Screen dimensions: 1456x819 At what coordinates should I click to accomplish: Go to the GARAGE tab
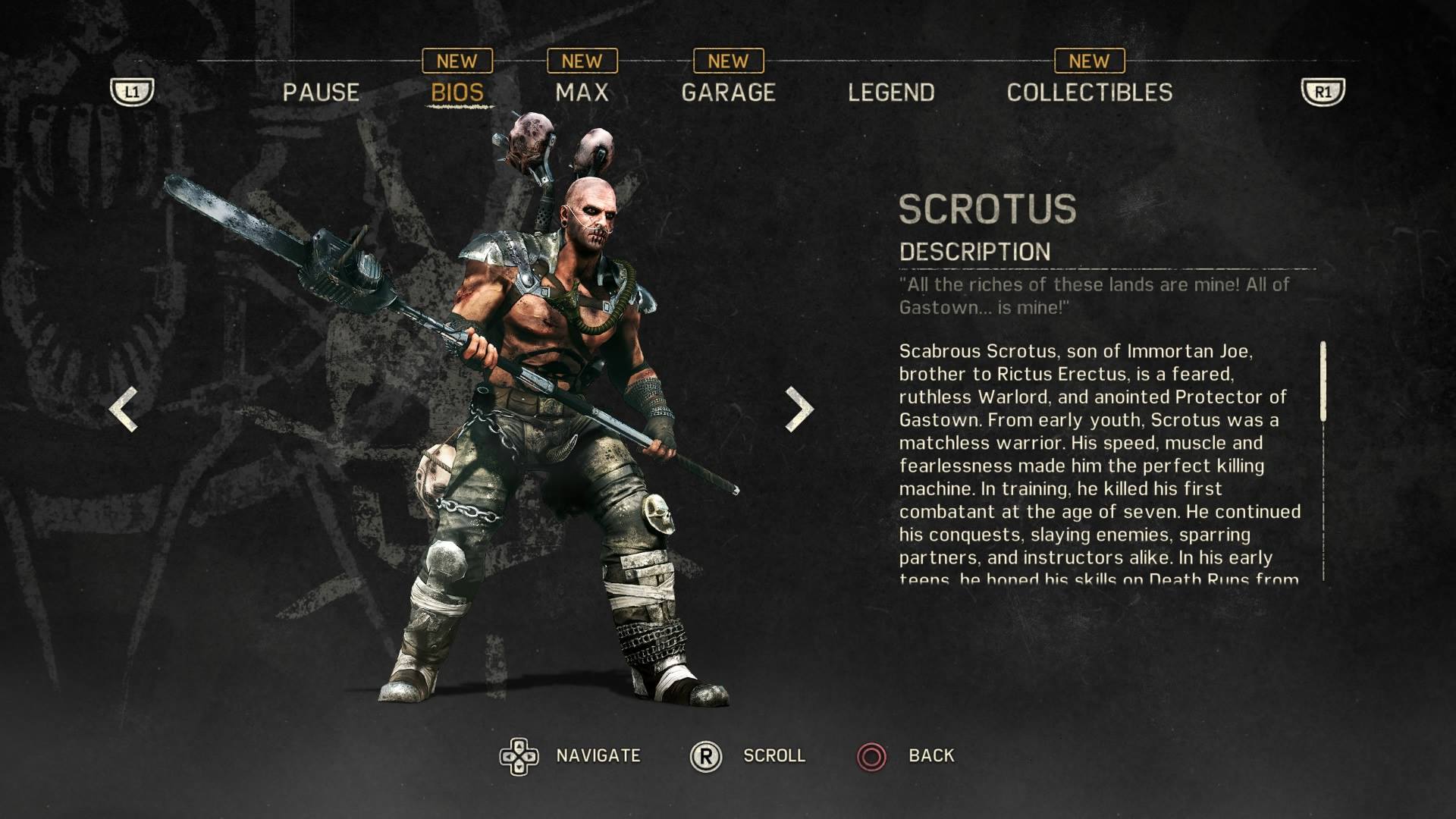(x=728, y=93)
